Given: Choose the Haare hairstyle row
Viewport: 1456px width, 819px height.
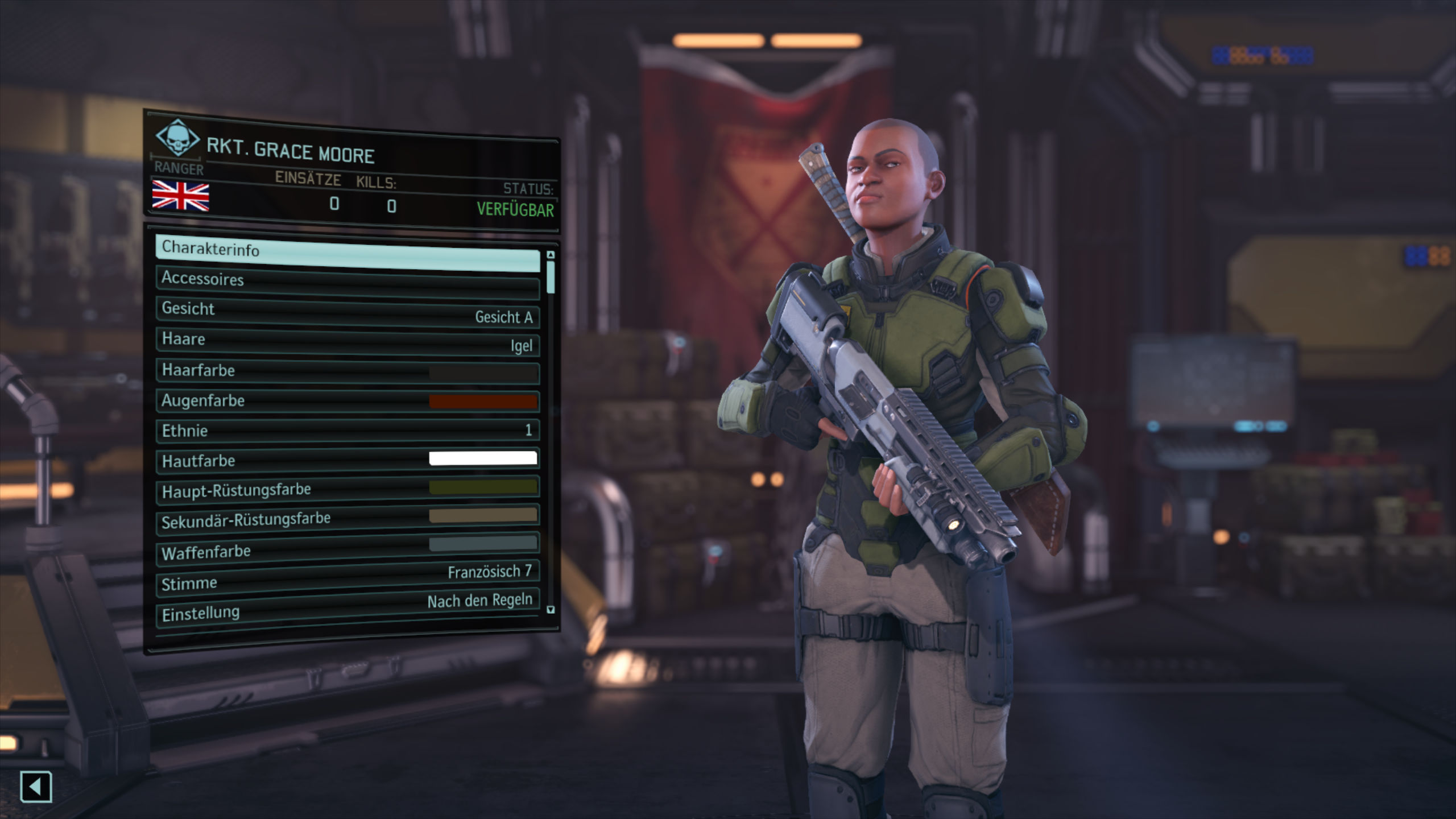Looking at the screenshot, I should [x=347, y=342].
